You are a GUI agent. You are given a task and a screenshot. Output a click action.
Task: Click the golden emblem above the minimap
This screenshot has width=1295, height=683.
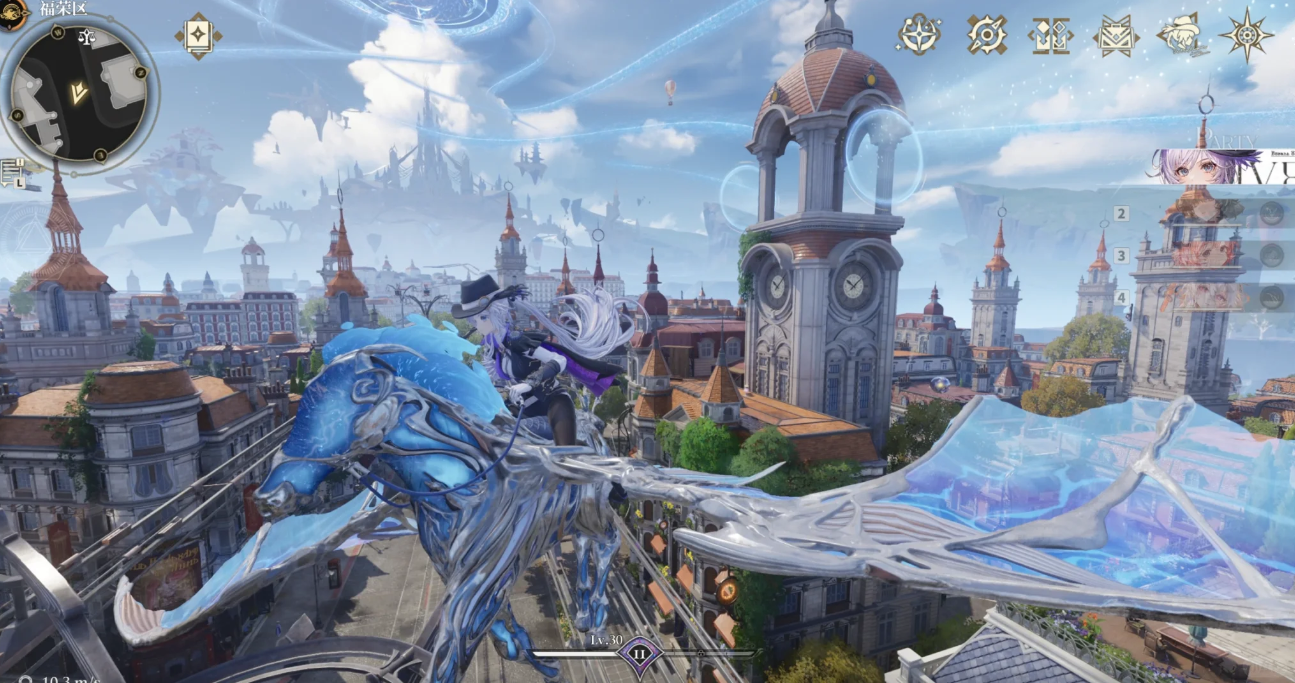(x=12, y=13)
